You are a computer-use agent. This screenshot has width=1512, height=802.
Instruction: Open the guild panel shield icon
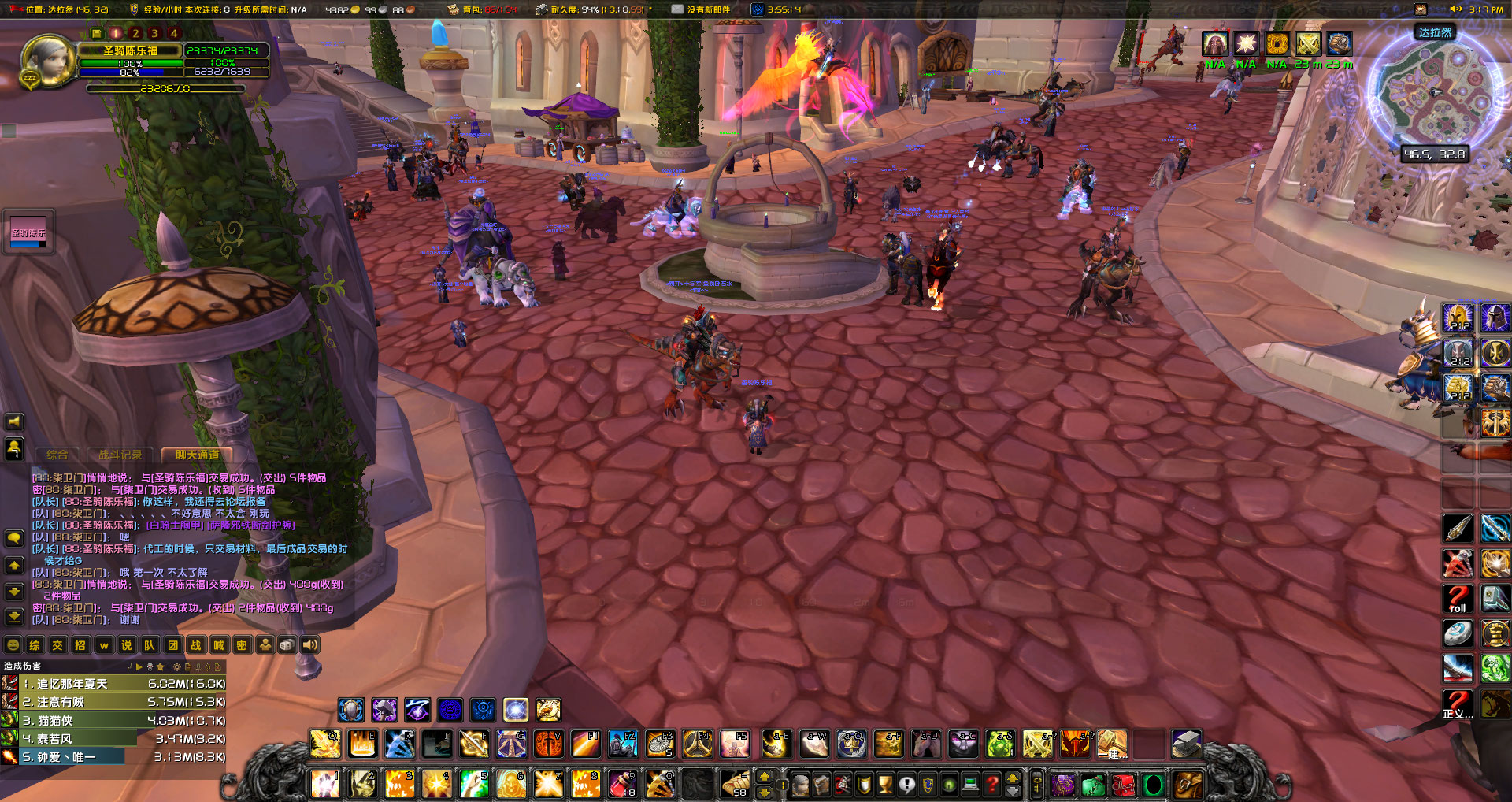(x=928, y=785)
